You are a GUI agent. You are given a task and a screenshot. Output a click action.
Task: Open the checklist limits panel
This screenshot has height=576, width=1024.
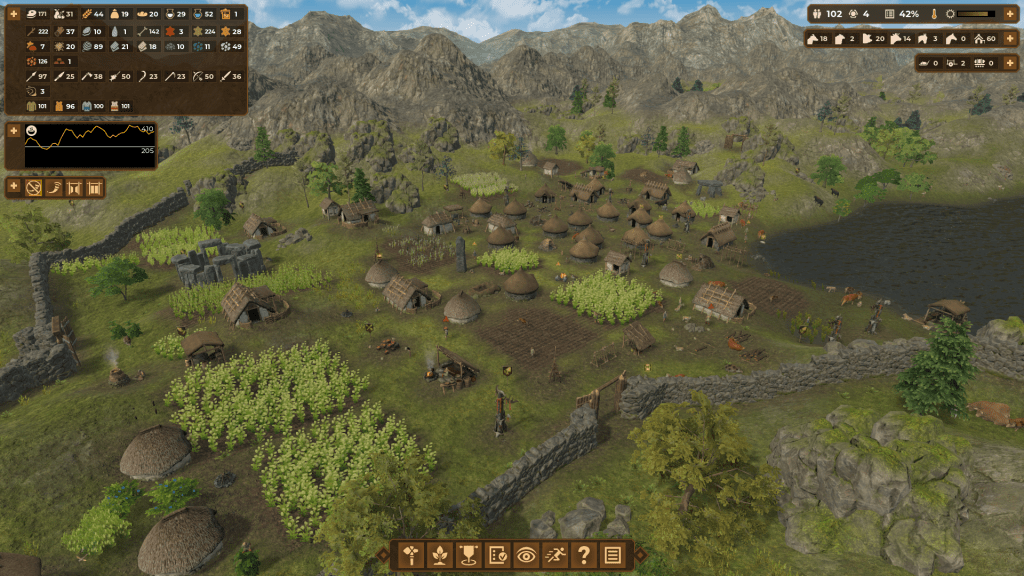pyautogui.click(x=496, y=556)
